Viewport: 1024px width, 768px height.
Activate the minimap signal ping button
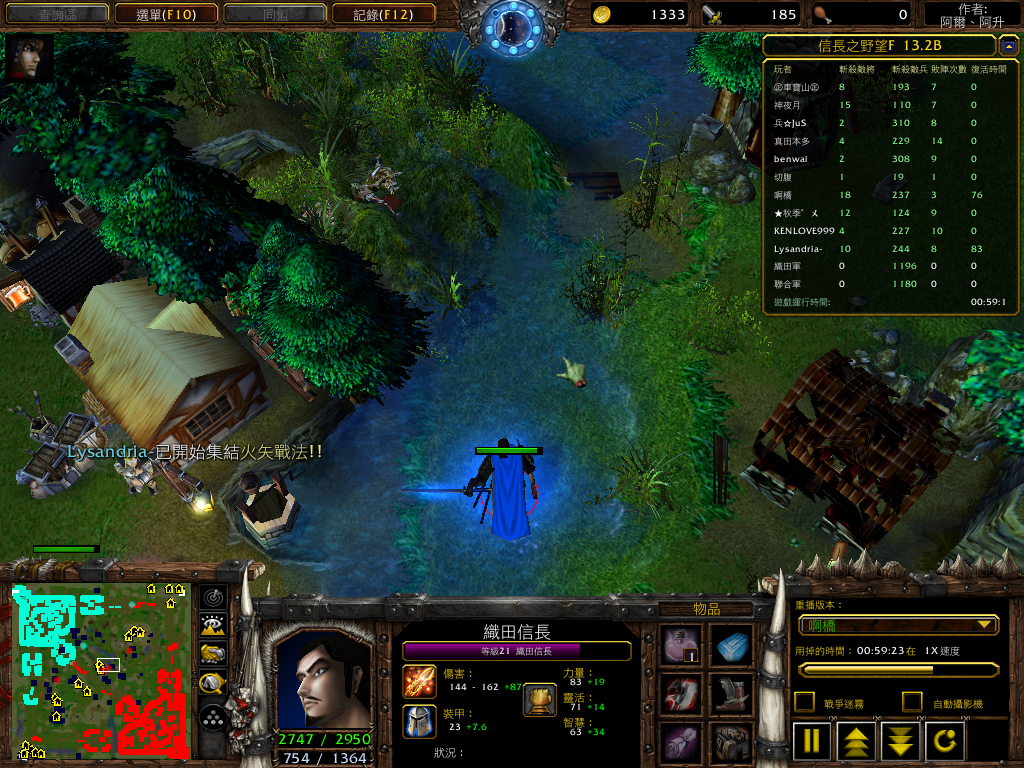[212, 598]
